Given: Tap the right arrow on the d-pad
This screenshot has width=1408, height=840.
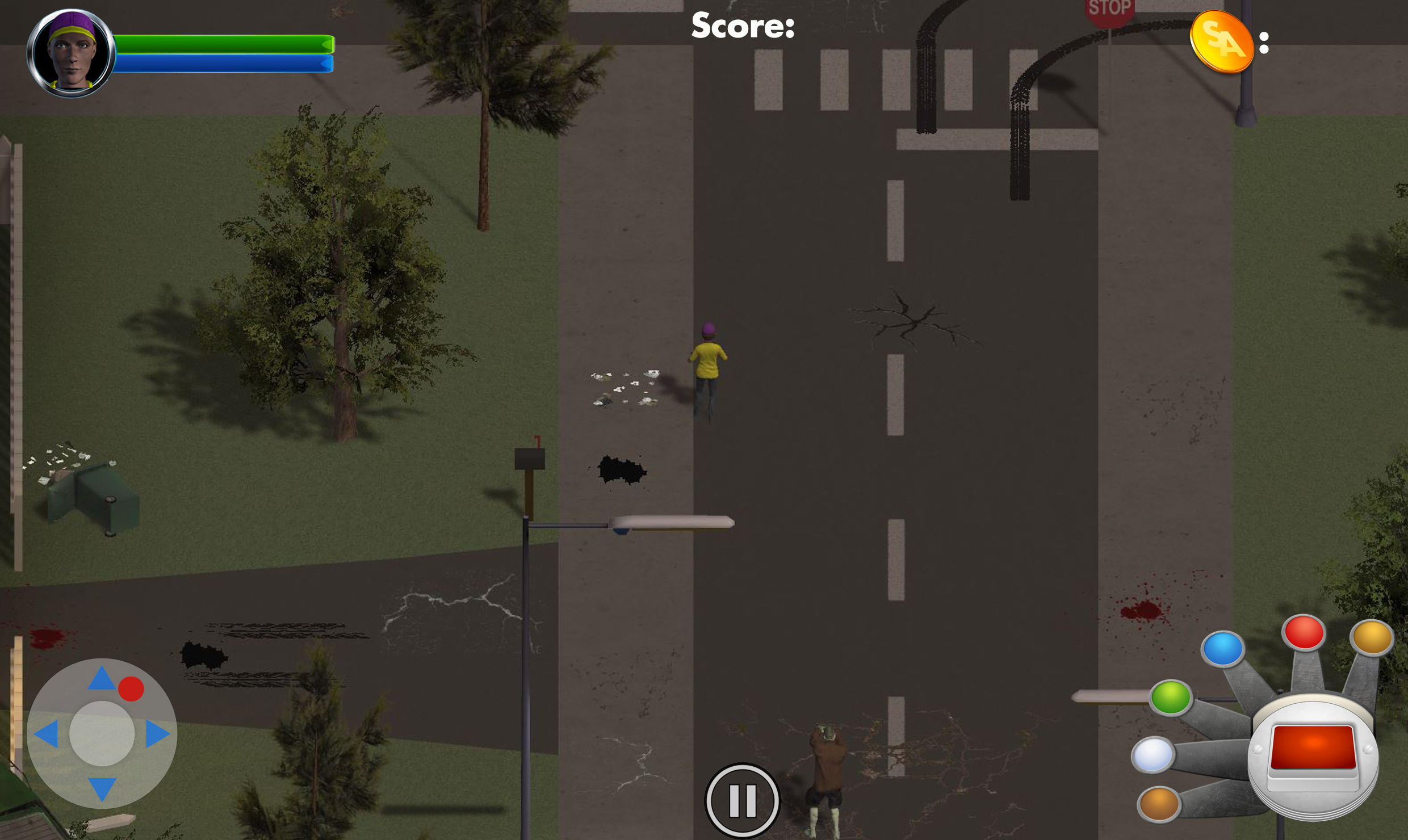Looking at the screenshot, I should [157, 733].
